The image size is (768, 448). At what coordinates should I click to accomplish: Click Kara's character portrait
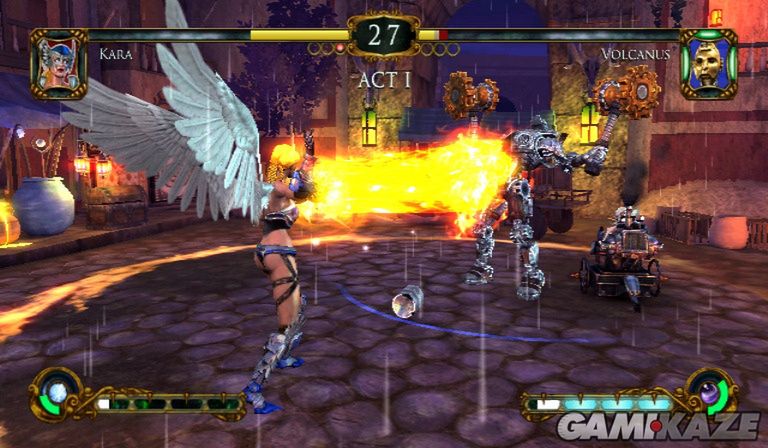58,63
